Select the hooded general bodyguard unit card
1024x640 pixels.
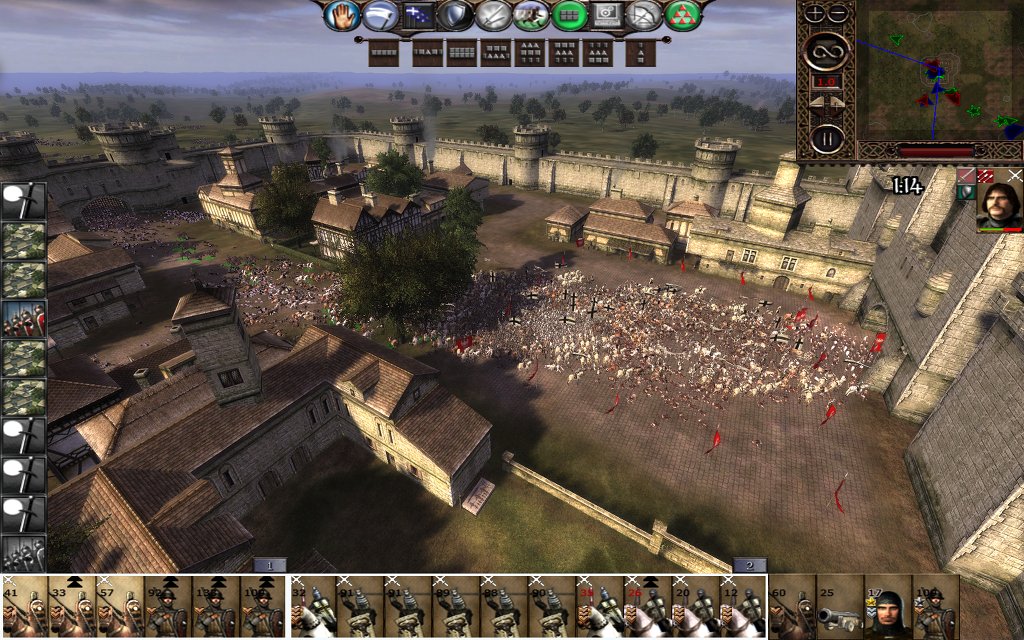coord(888,607)
